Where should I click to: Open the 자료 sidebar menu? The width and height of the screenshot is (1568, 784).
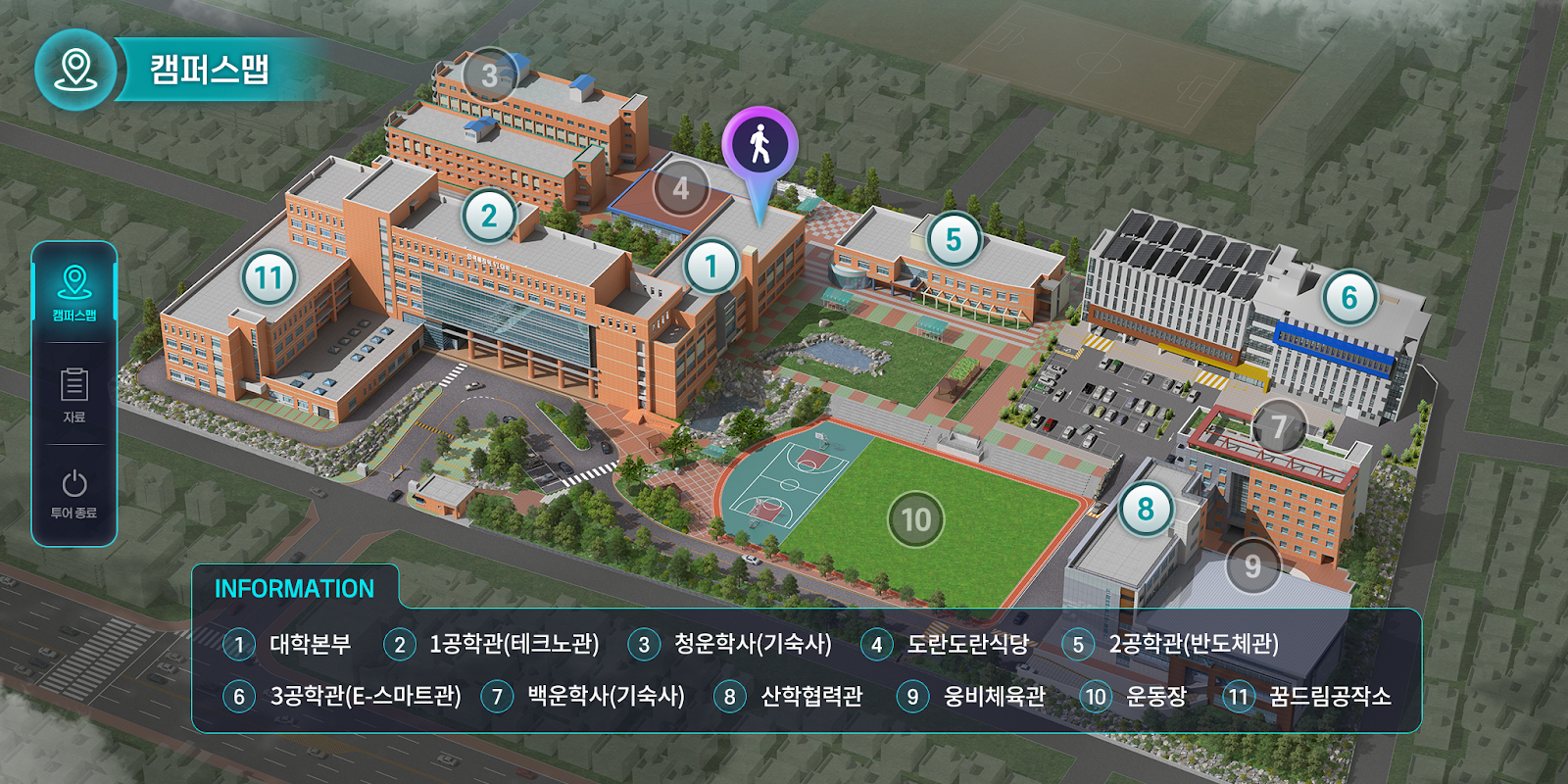pos(74,394)
